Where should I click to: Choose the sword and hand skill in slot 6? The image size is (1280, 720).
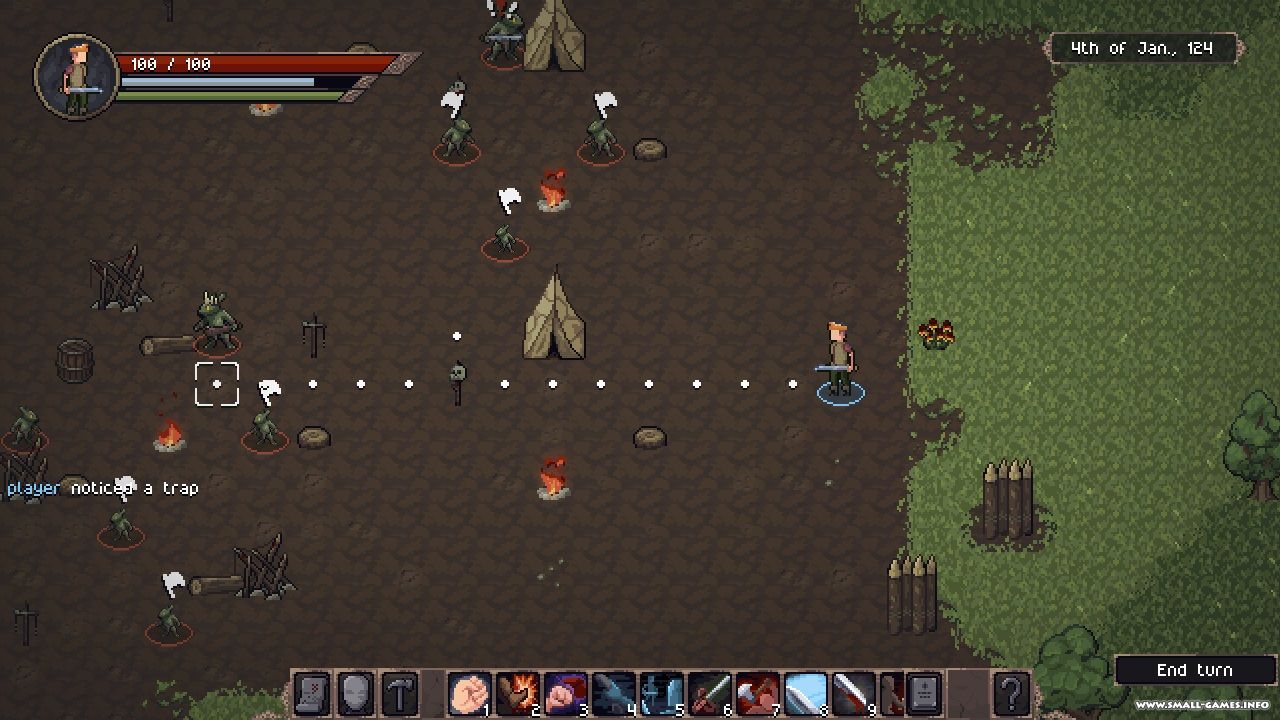click(709, 693)
